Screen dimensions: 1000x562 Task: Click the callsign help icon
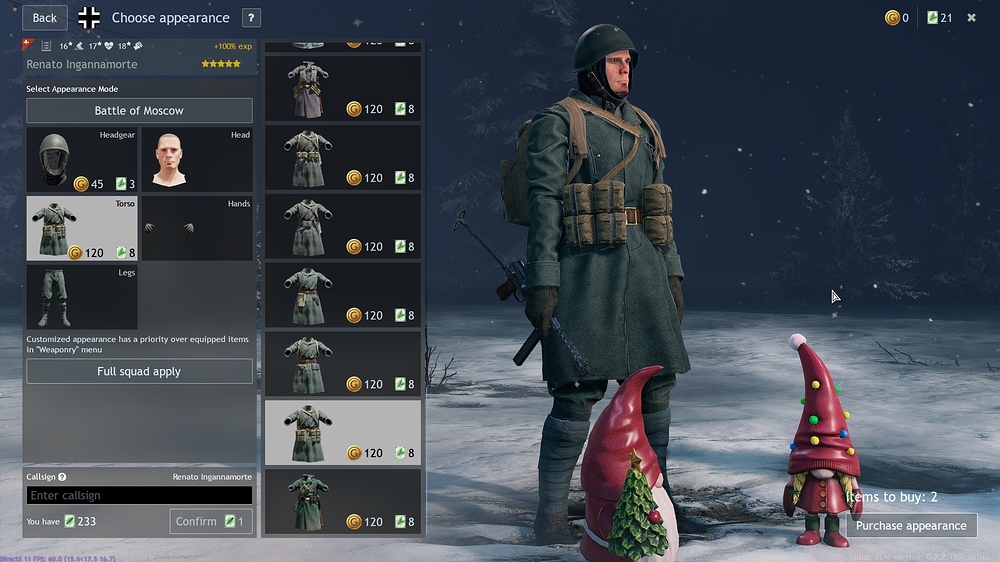62,478
